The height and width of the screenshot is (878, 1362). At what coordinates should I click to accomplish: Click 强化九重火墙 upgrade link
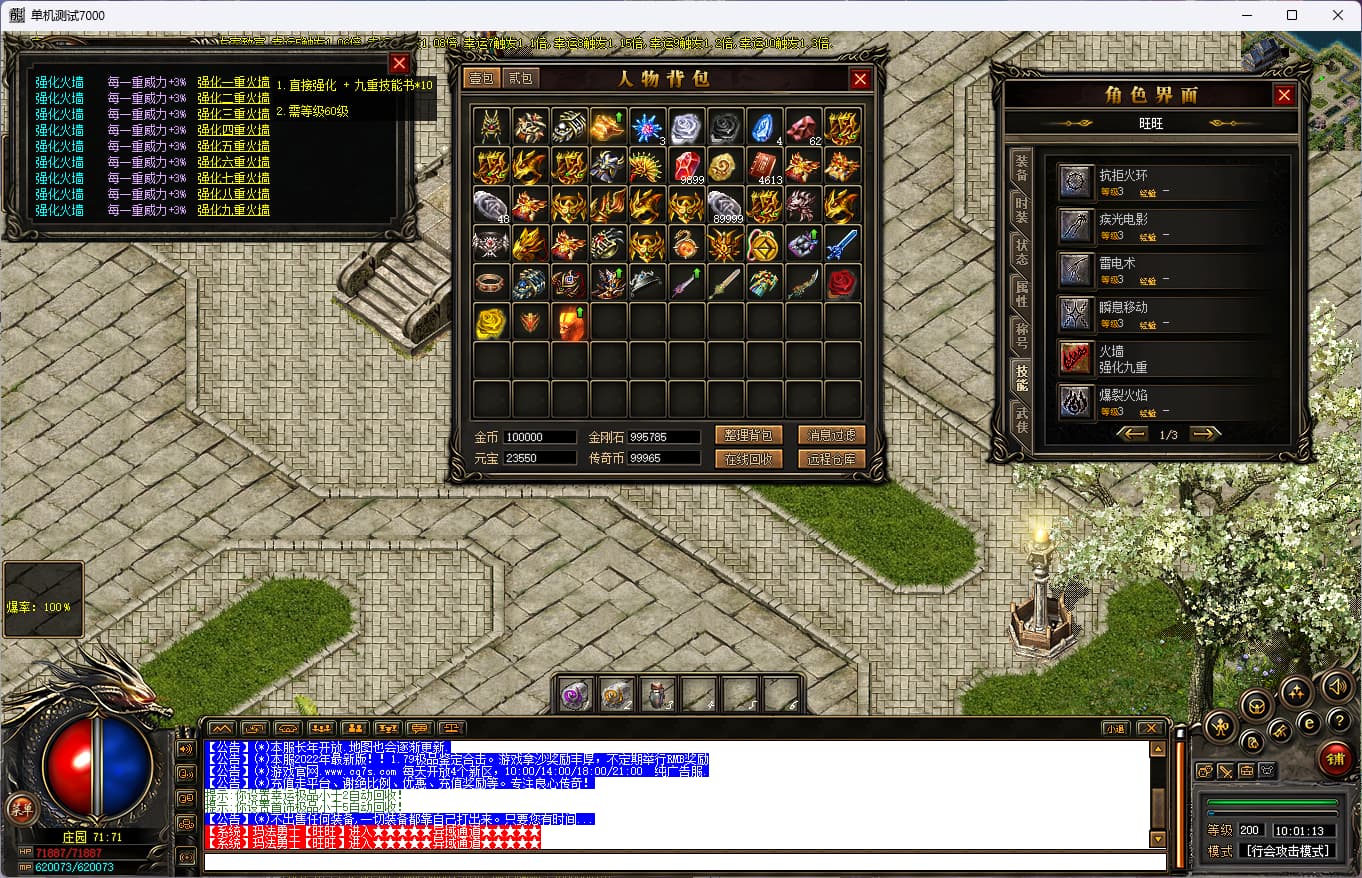tap(233, 210)
